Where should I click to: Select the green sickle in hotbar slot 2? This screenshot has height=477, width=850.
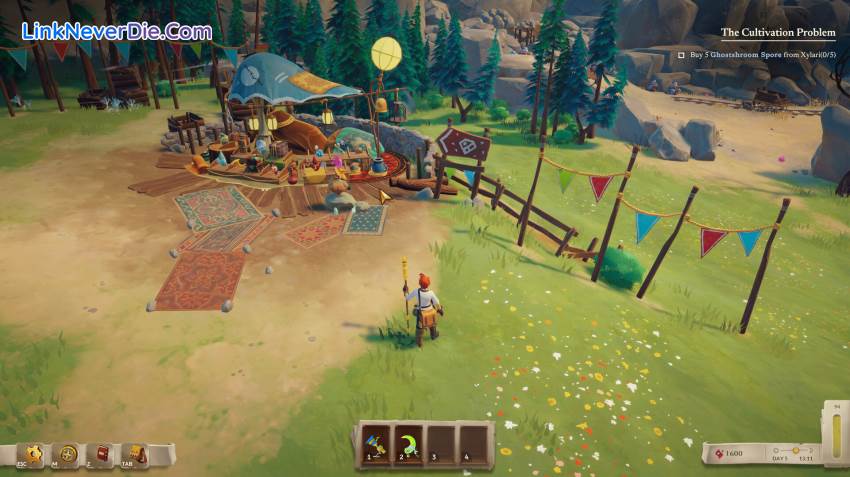coord(408,445)
